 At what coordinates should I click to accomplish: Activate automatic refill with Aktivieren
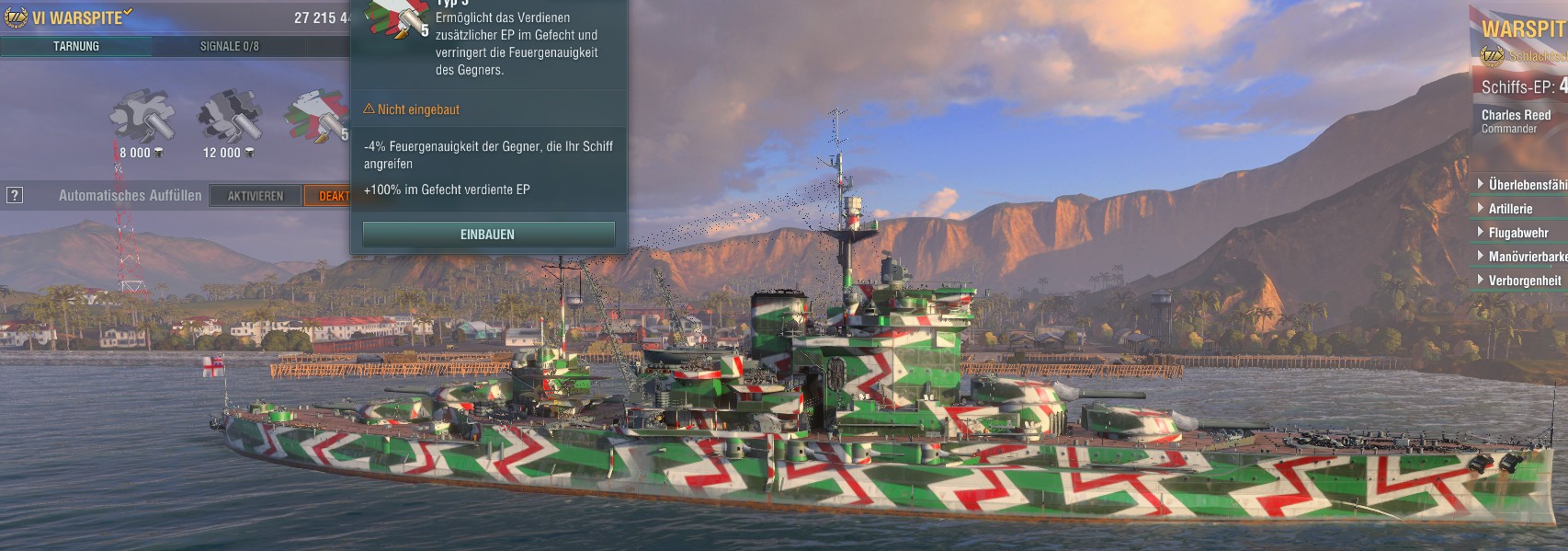pyautogui.click(x=256, y=196)
